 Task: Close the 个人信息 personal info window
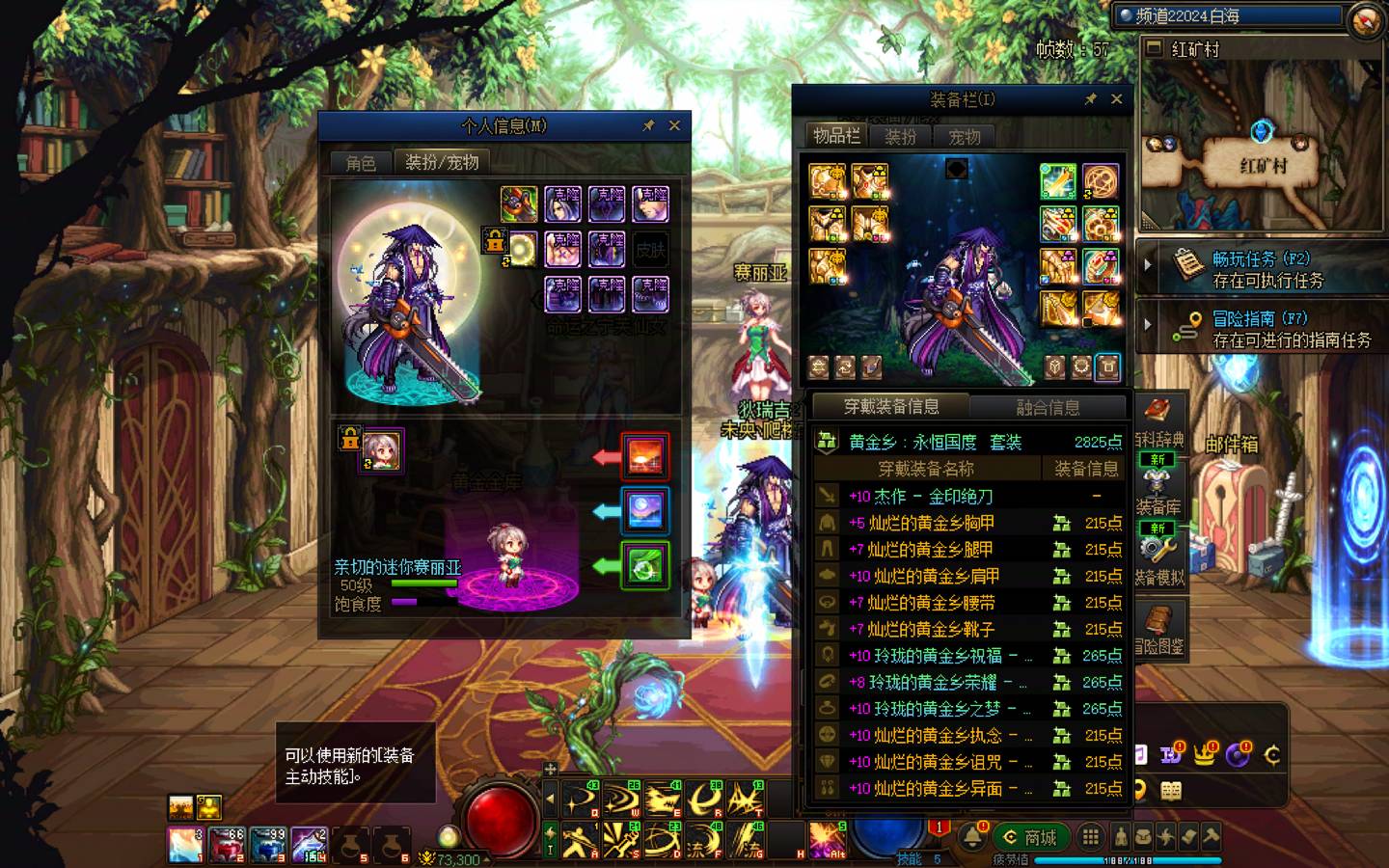pos(674,126)
